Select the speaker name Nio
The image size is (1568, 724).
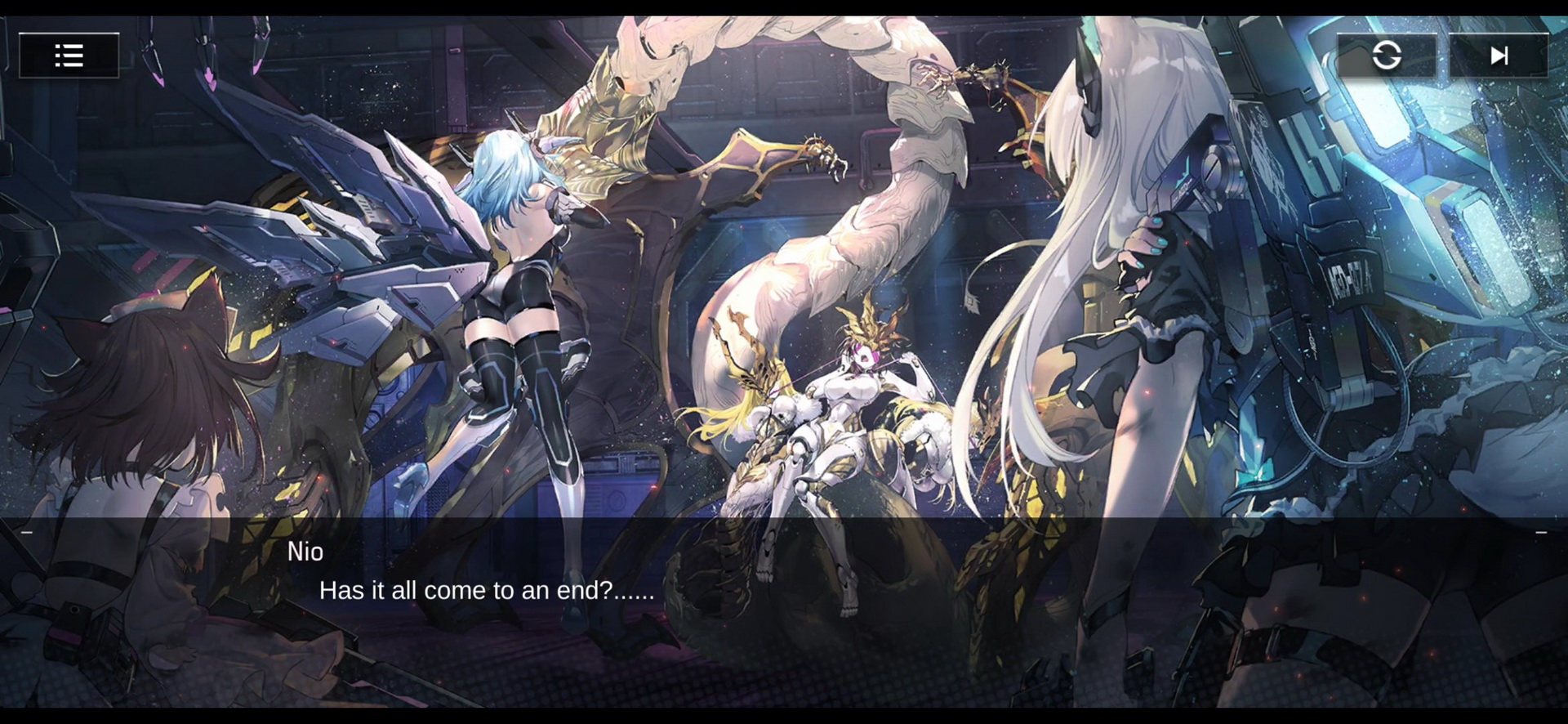click(304, 552)
